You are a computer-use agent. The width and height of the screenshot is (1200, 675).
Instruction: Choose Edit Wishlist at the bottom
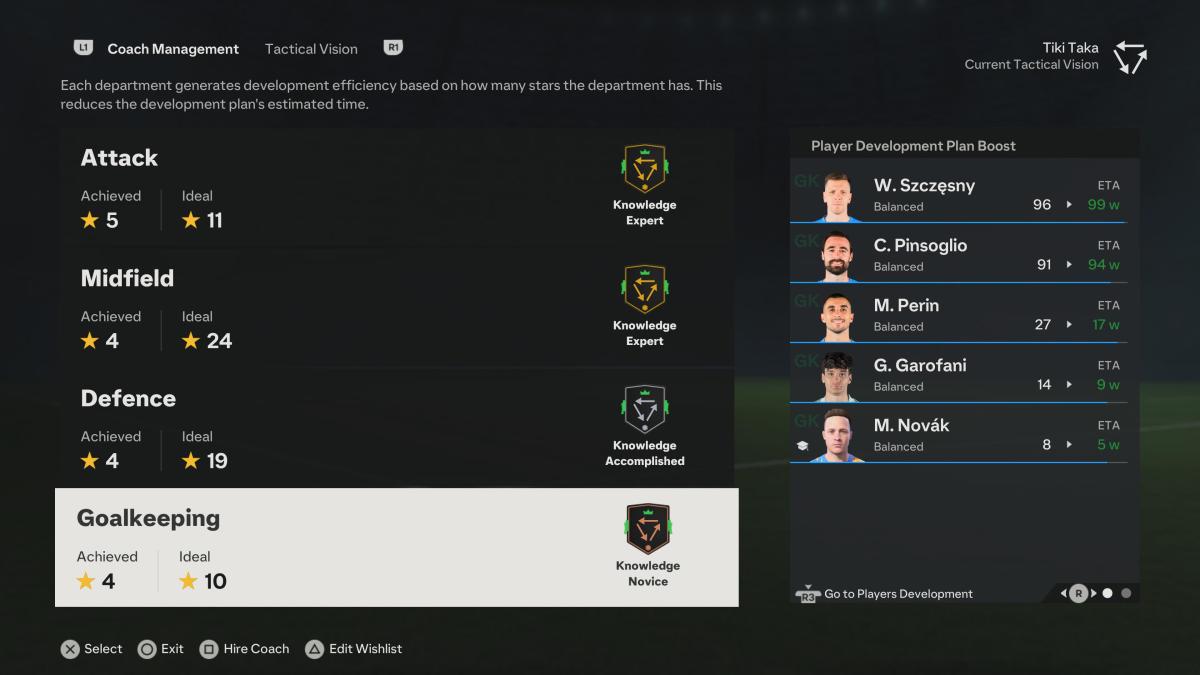tap(354, 649)
